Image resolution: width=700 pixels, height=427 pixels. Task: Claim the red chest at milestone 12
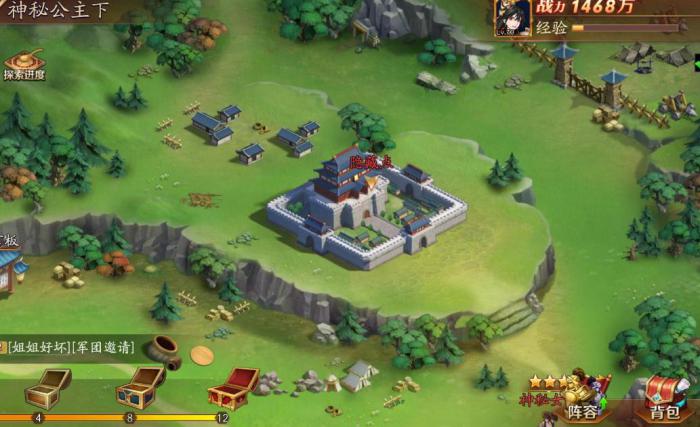(x=232, y=387)
